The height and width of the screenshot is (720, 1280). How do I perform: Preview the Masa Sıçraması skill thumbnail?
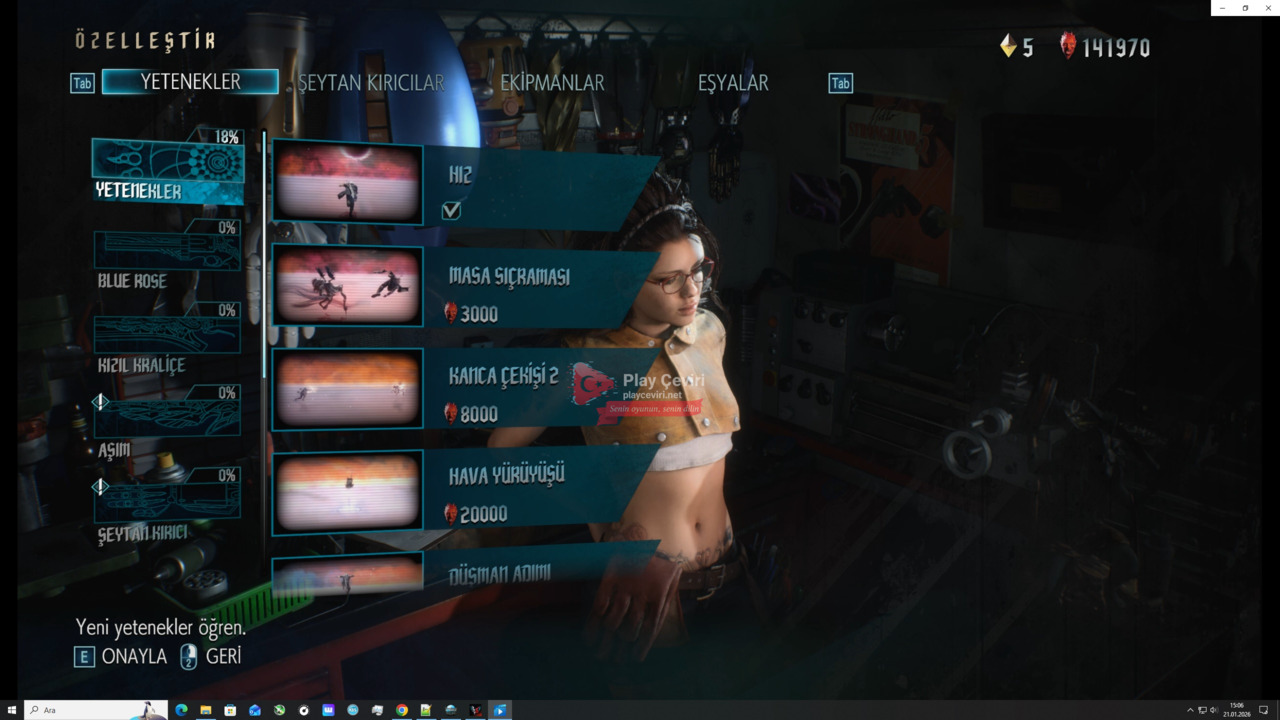pos(347,286)
